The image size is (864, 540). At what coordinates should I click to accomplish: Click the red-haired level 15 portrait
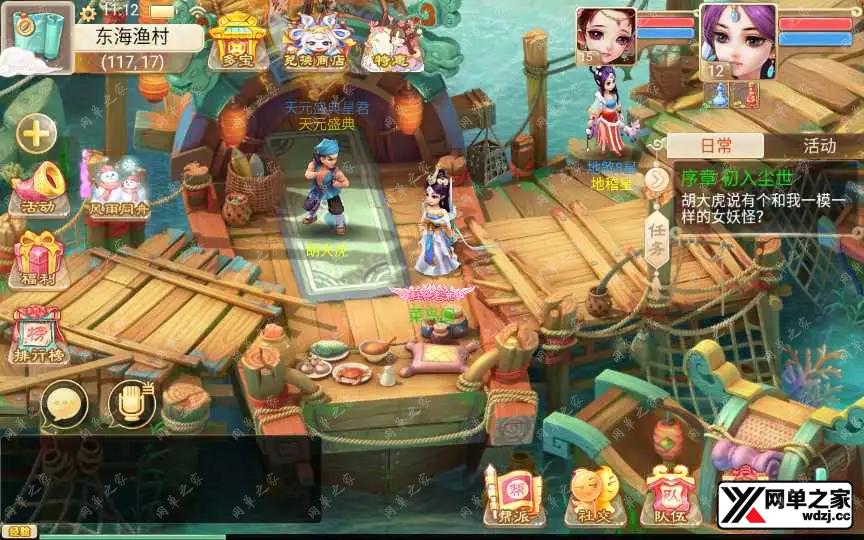coord(606,36)
